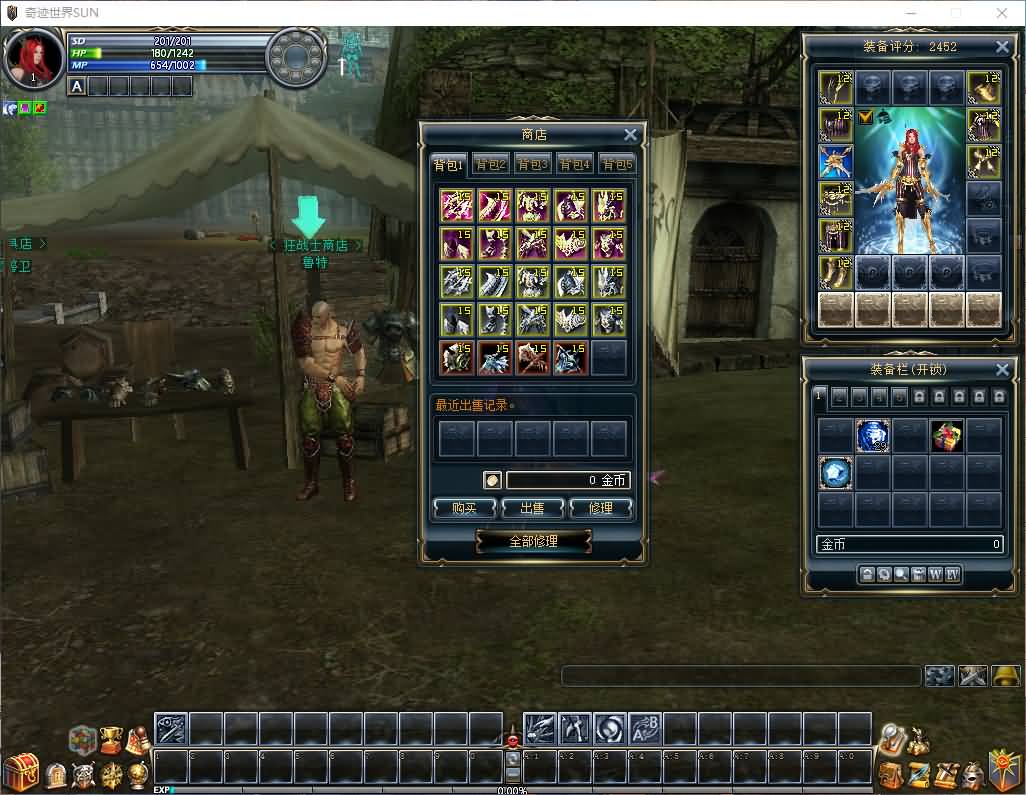The width and height of the screenshot is (1026, 795).
Task: Select the colorful gift box item
Action: 947,436
